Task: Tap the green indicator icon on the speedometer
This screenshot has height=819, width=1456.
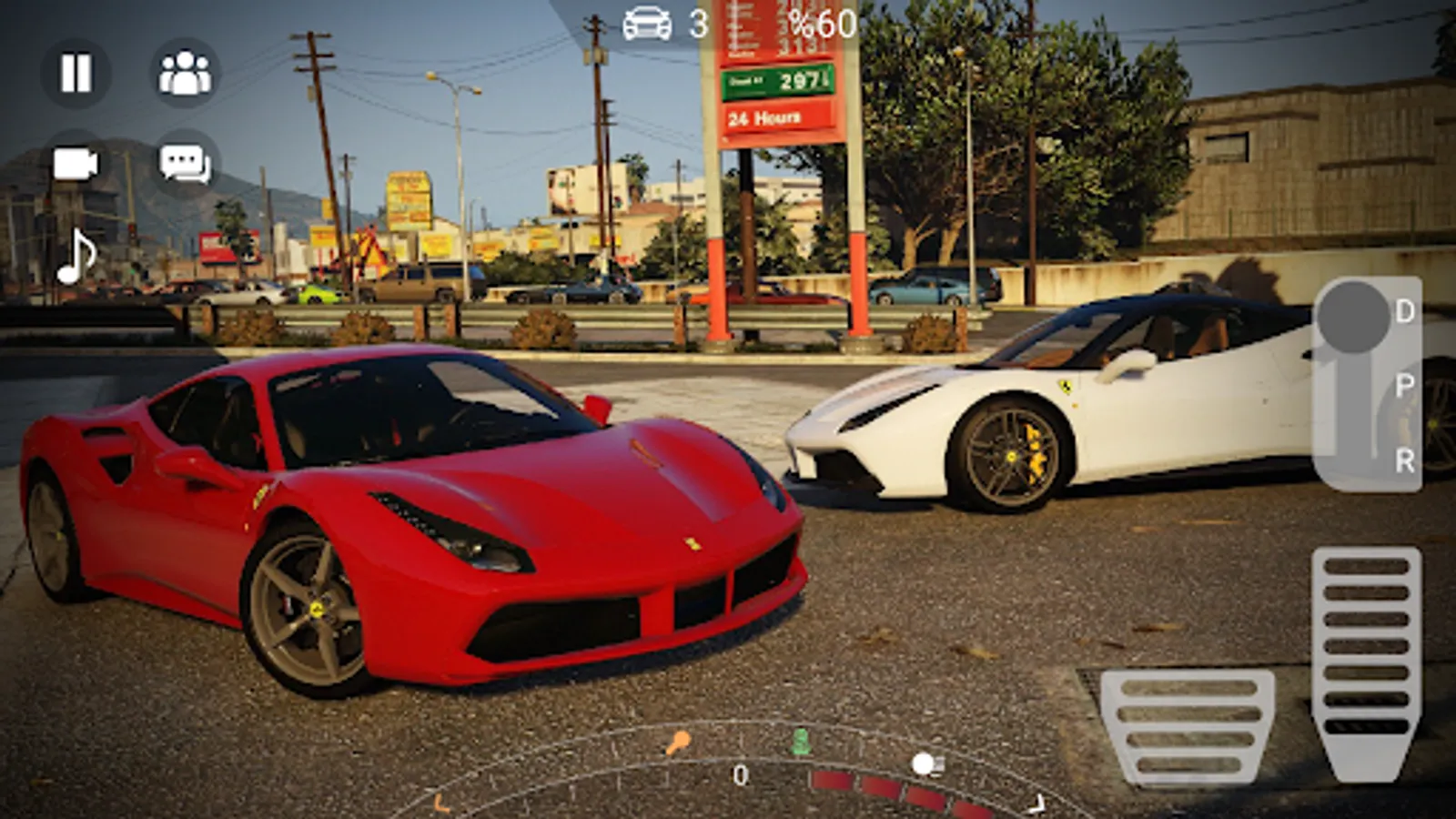Action: (x=801, y=742)
